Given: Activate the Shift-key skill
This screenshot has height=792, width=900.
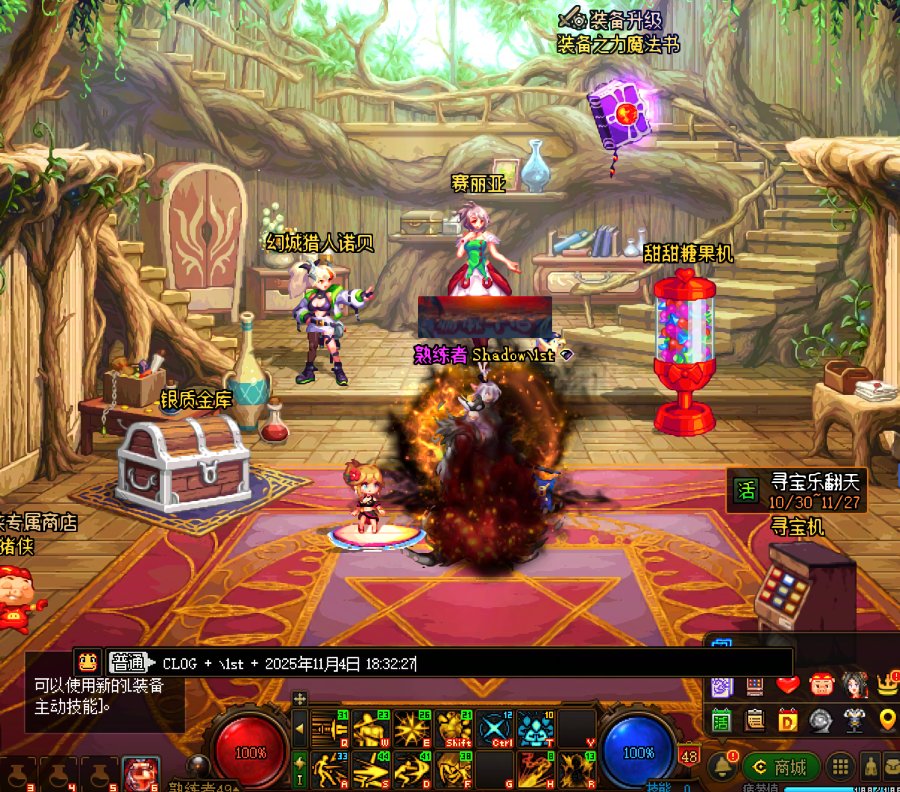Looking at the screenshot, I should click(453, 729).
